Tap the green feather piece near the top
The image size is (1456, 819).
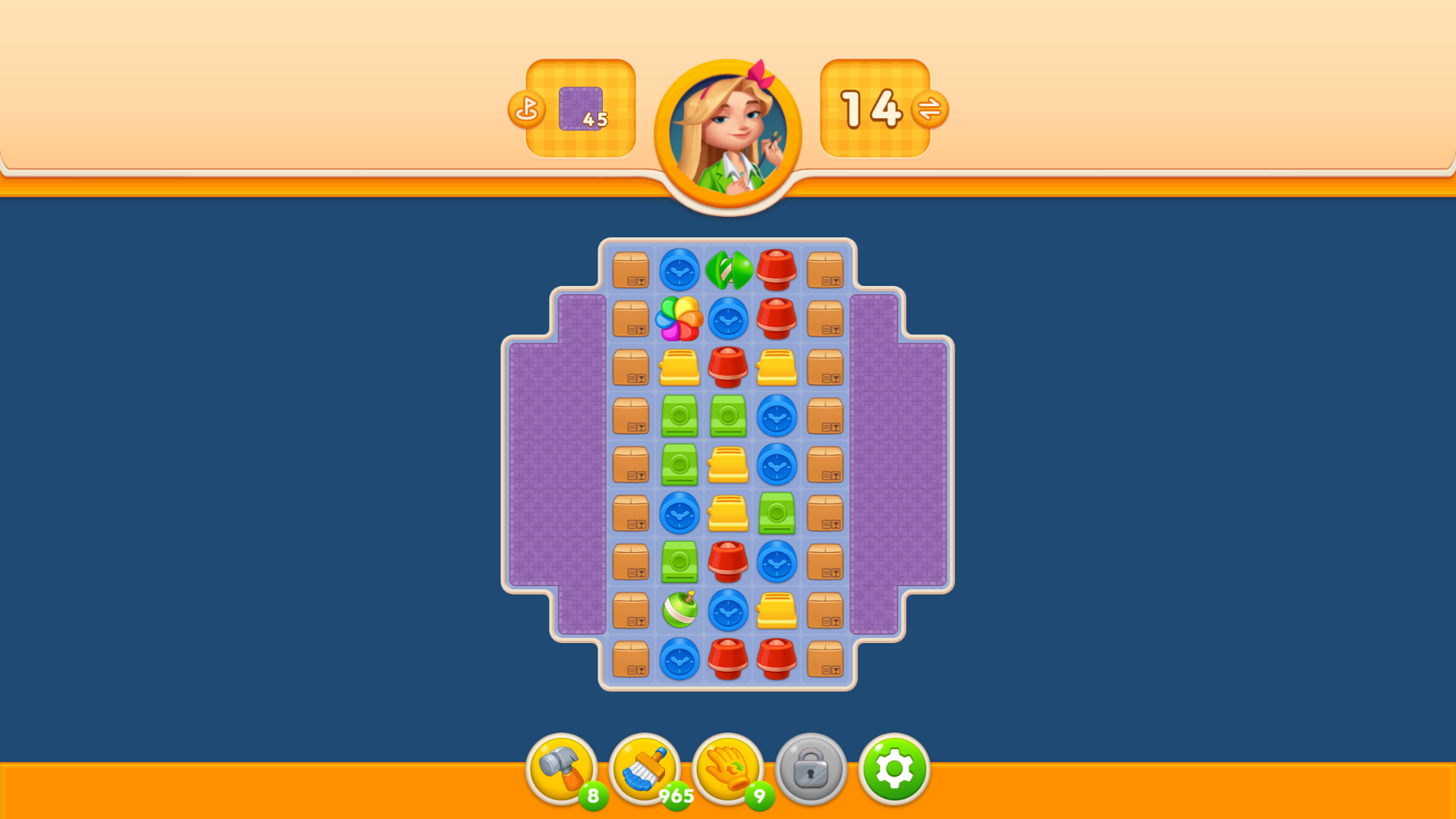click(x=728, y=271)
